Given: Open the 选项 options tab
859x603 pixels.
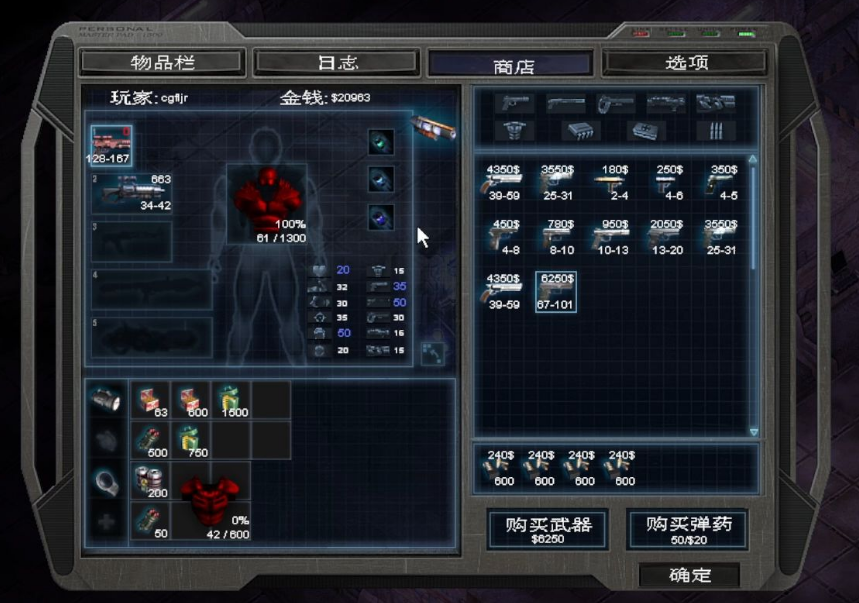Looking at the screenshot, I should pyautogui.click(x=686, y=63).
